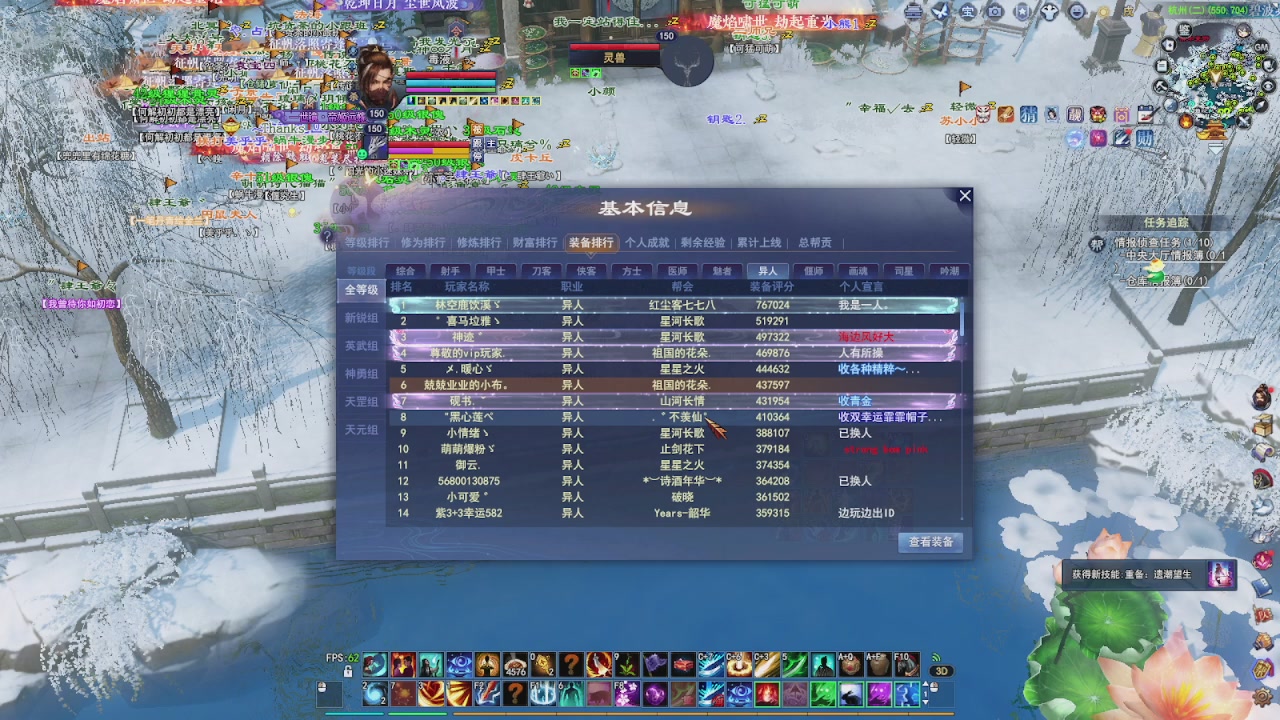Open the 财富排行 ranking tab
Image resolution: width=1280 pixels, height=720 pixels.
coord(537,241)
